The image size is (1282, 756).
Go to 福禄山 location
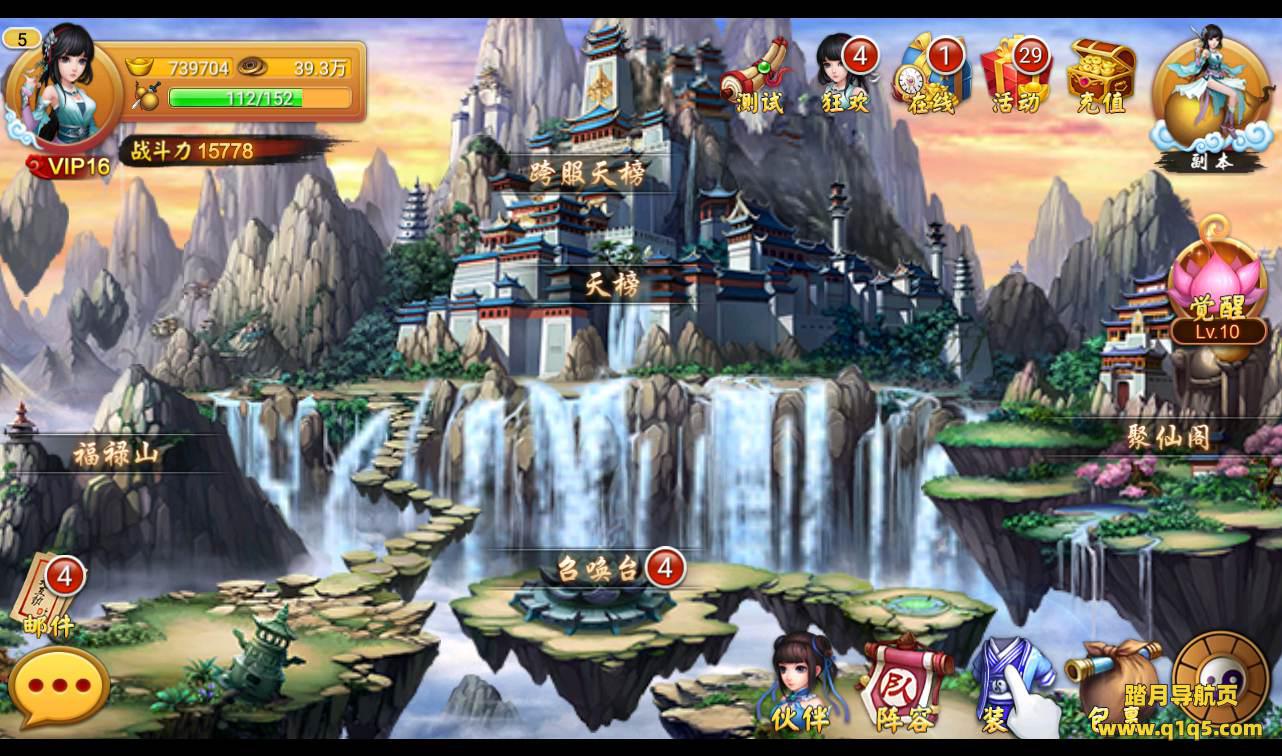pos(116,455)
